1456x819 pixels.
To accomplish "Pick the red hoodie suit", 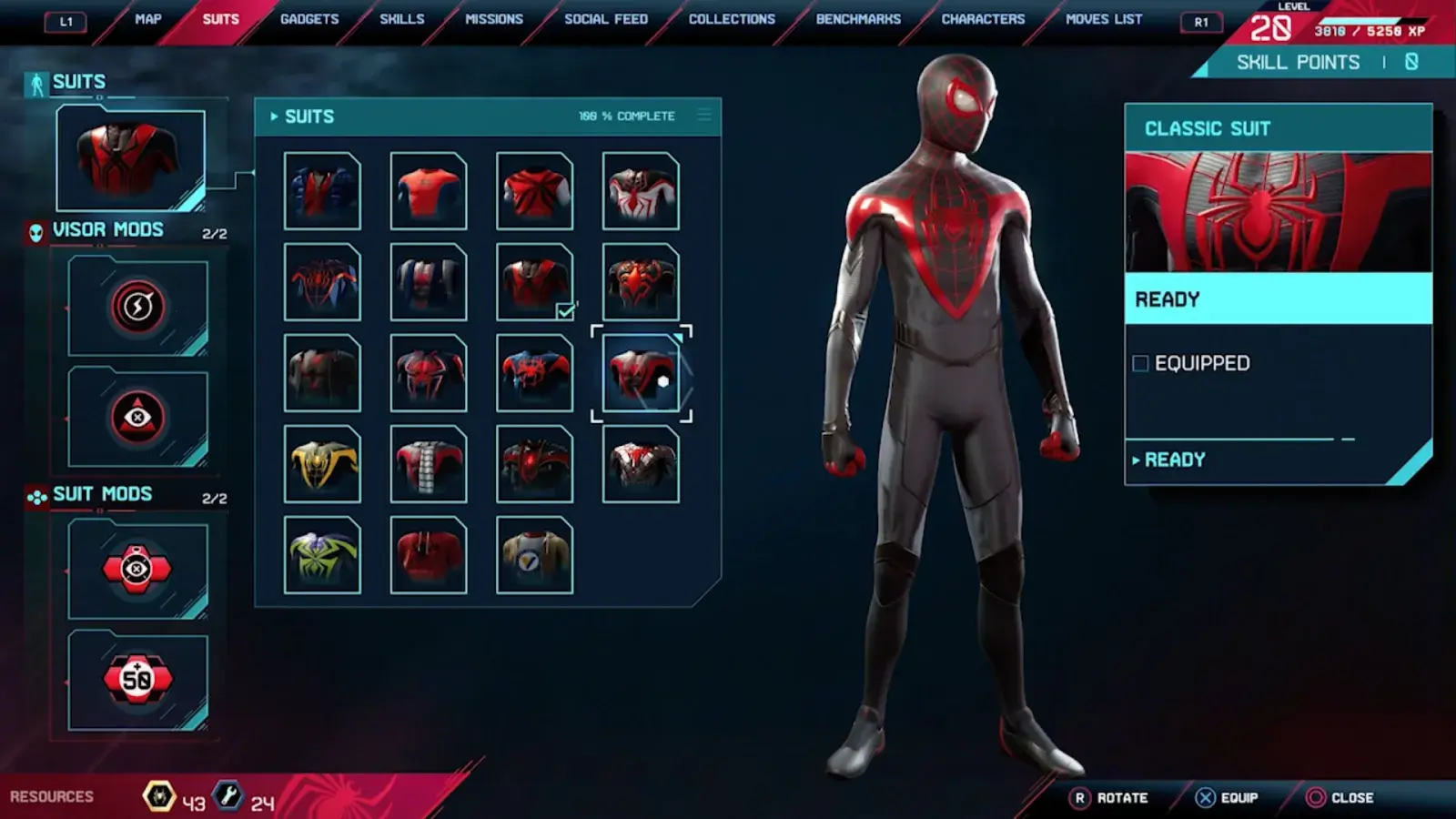I will [x=429, y=555].
